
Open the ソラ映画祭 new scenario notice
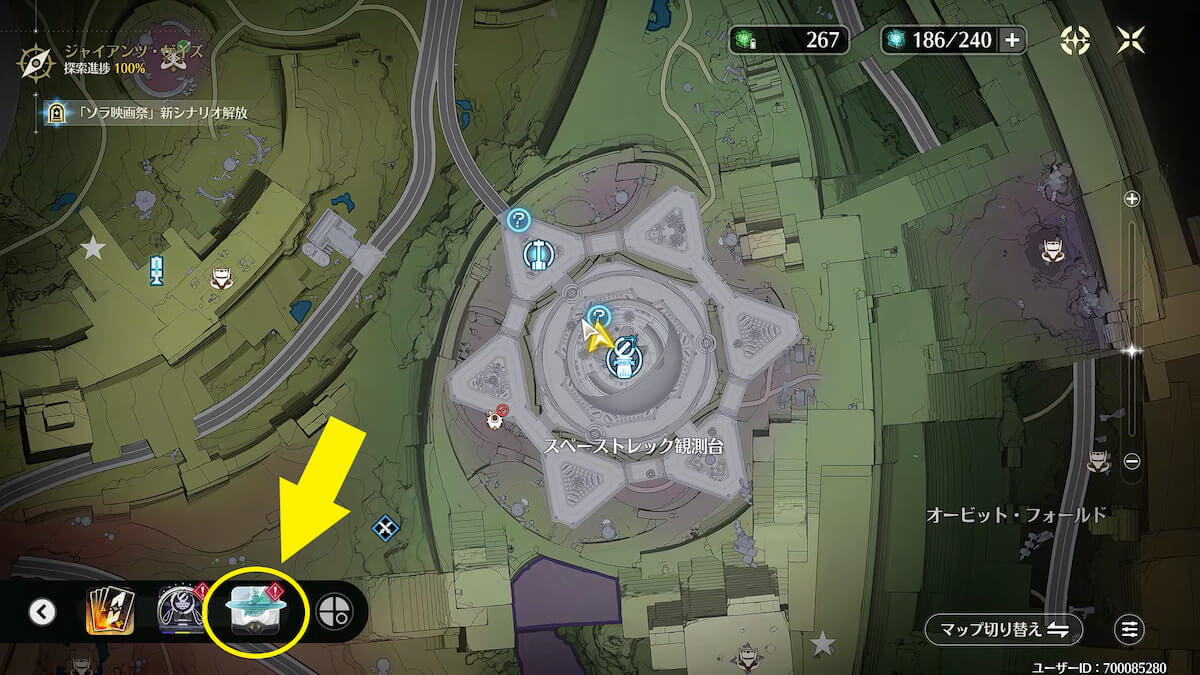[150, 113]
